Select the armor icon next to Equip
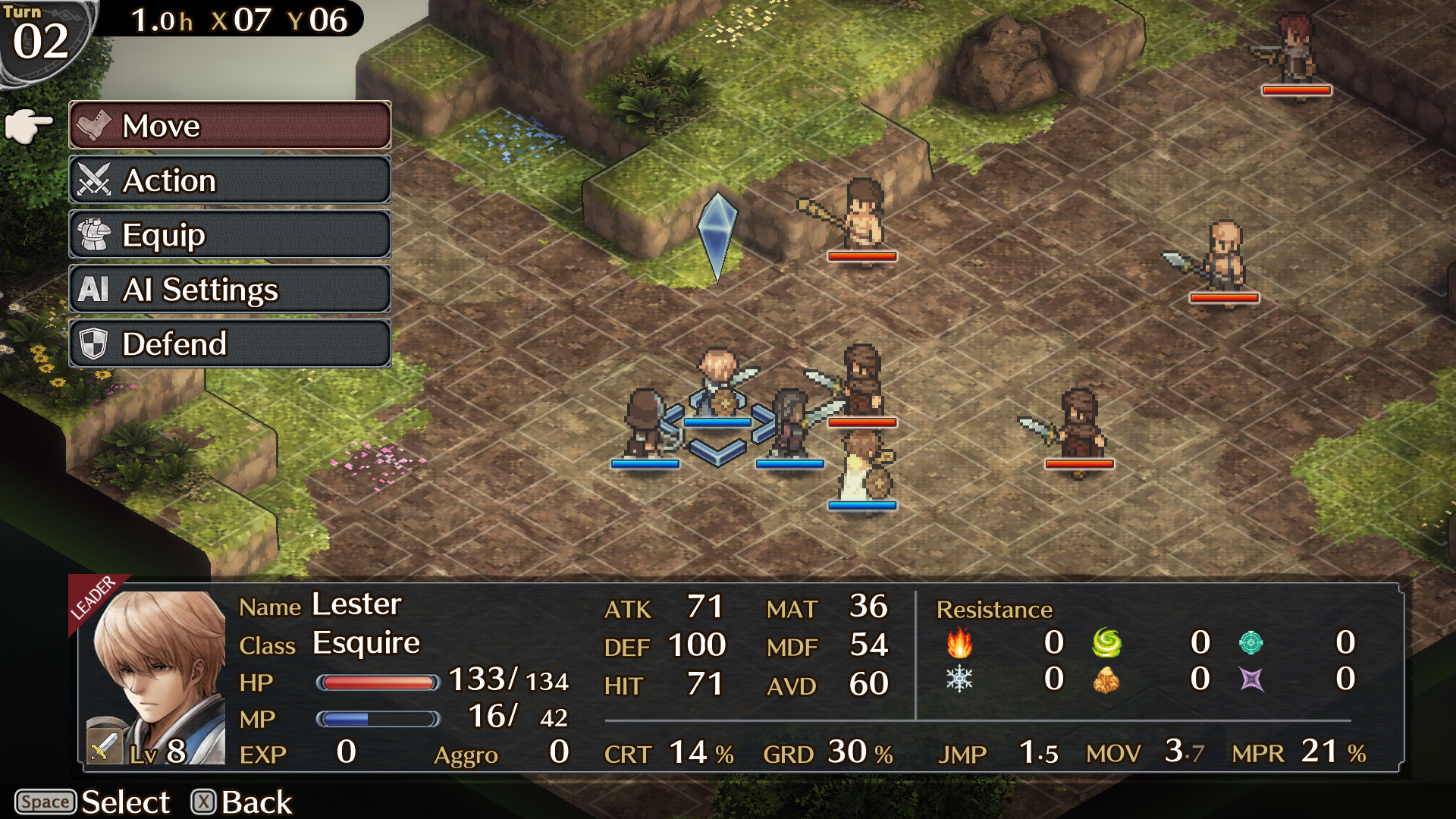Viewport: 1456px width, 819px height. click(x=94, y=235)
